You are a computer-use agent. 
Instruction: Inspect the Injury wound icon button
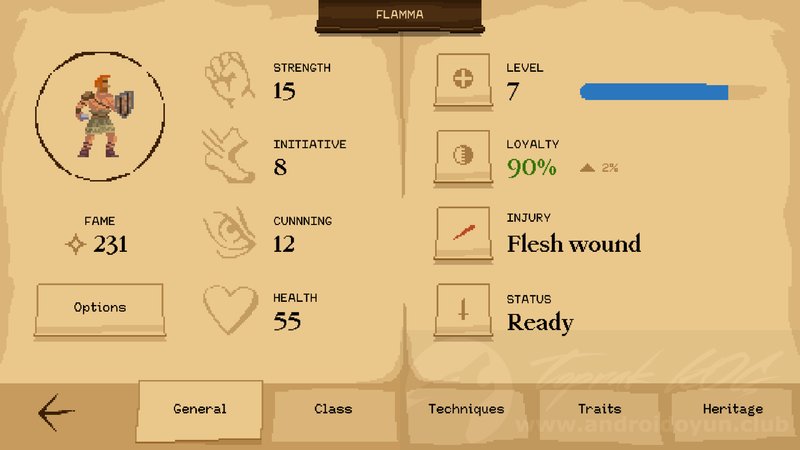click(463, 233)
